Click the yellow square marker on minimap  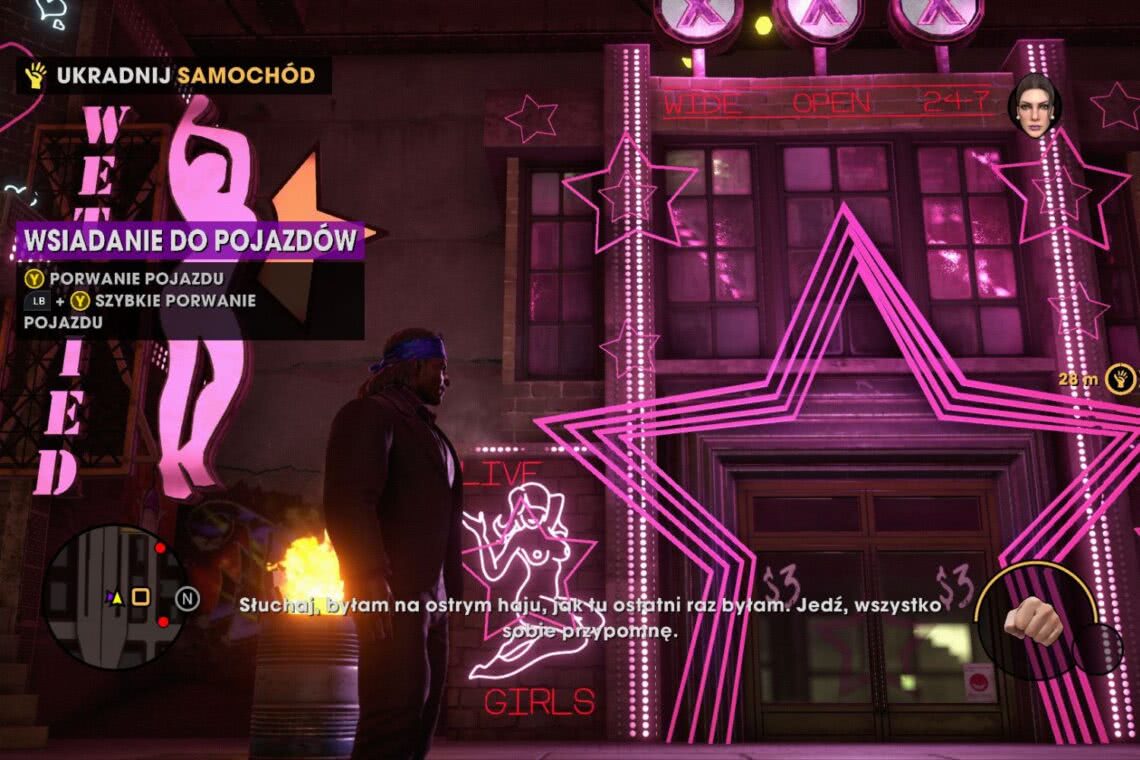click(x=141, y=597)
